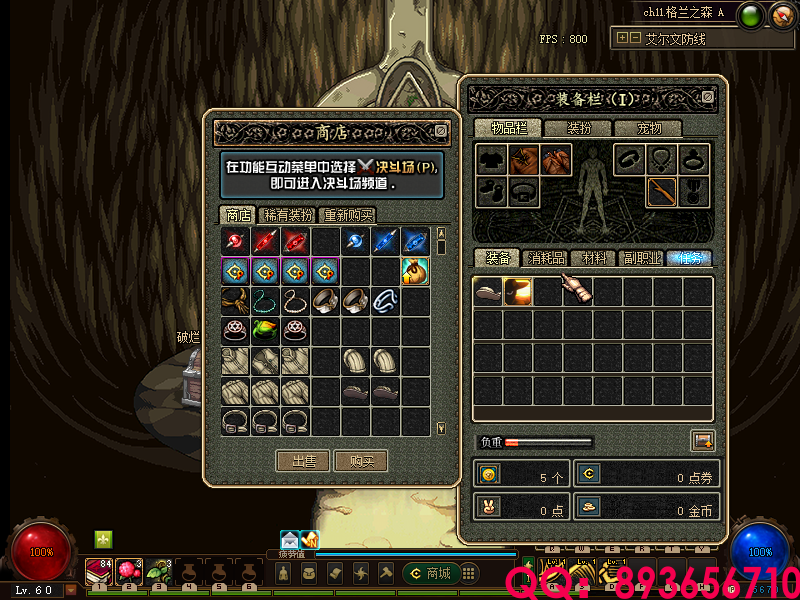Select the equipped weapon slot

661,190
